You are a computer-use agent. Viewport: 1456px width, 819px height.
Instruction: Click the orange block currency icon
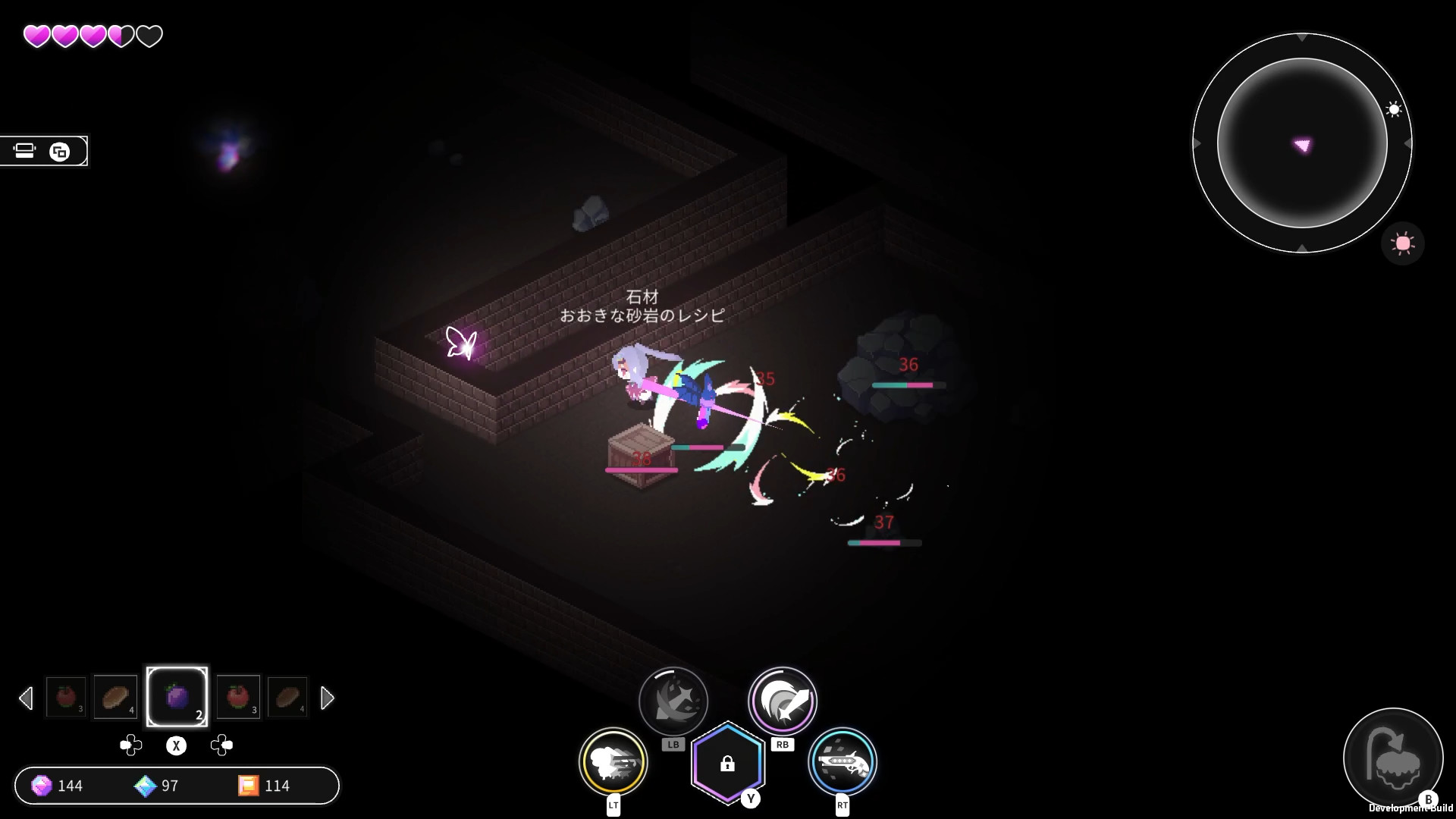click(x=248, y=786)
